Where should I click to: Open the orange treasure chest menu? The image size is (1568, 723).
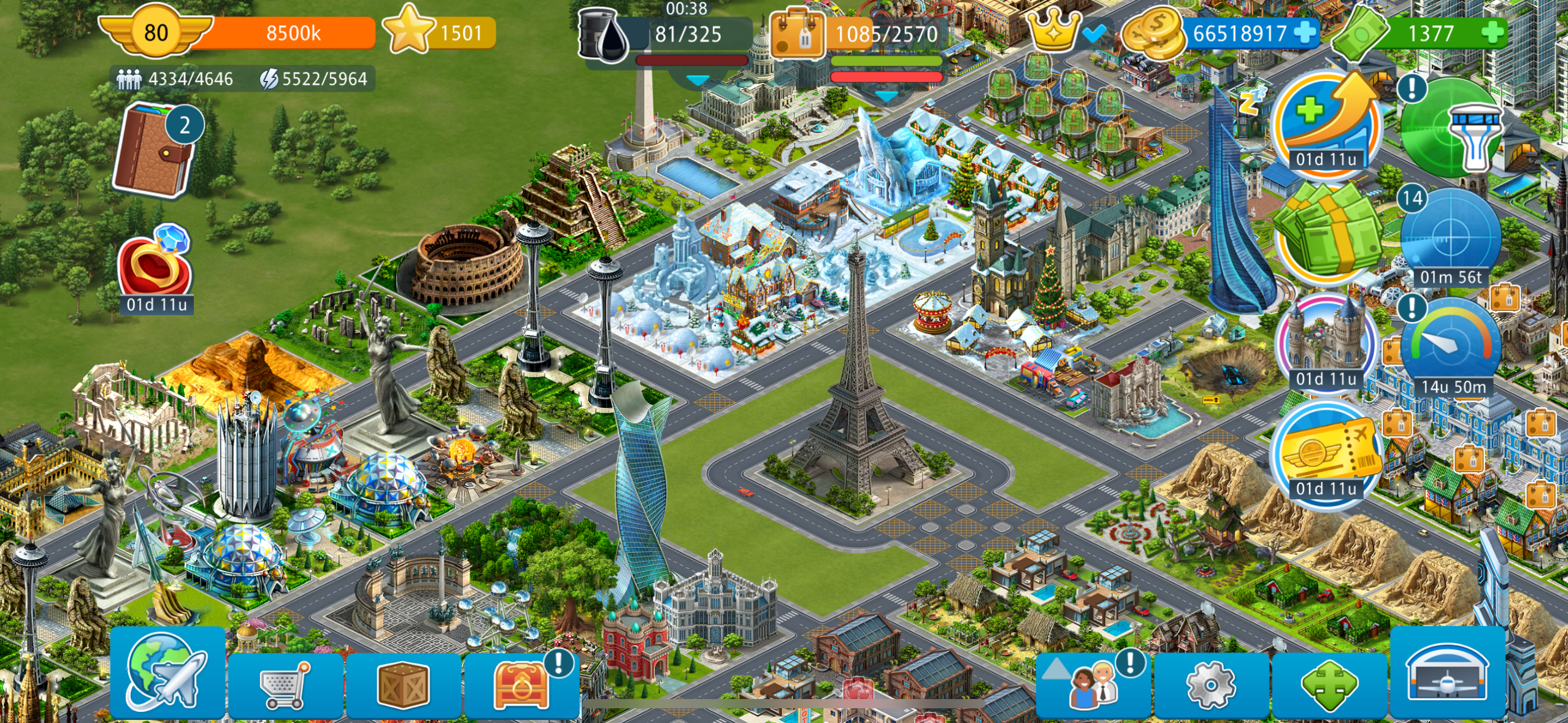point(521,684)
